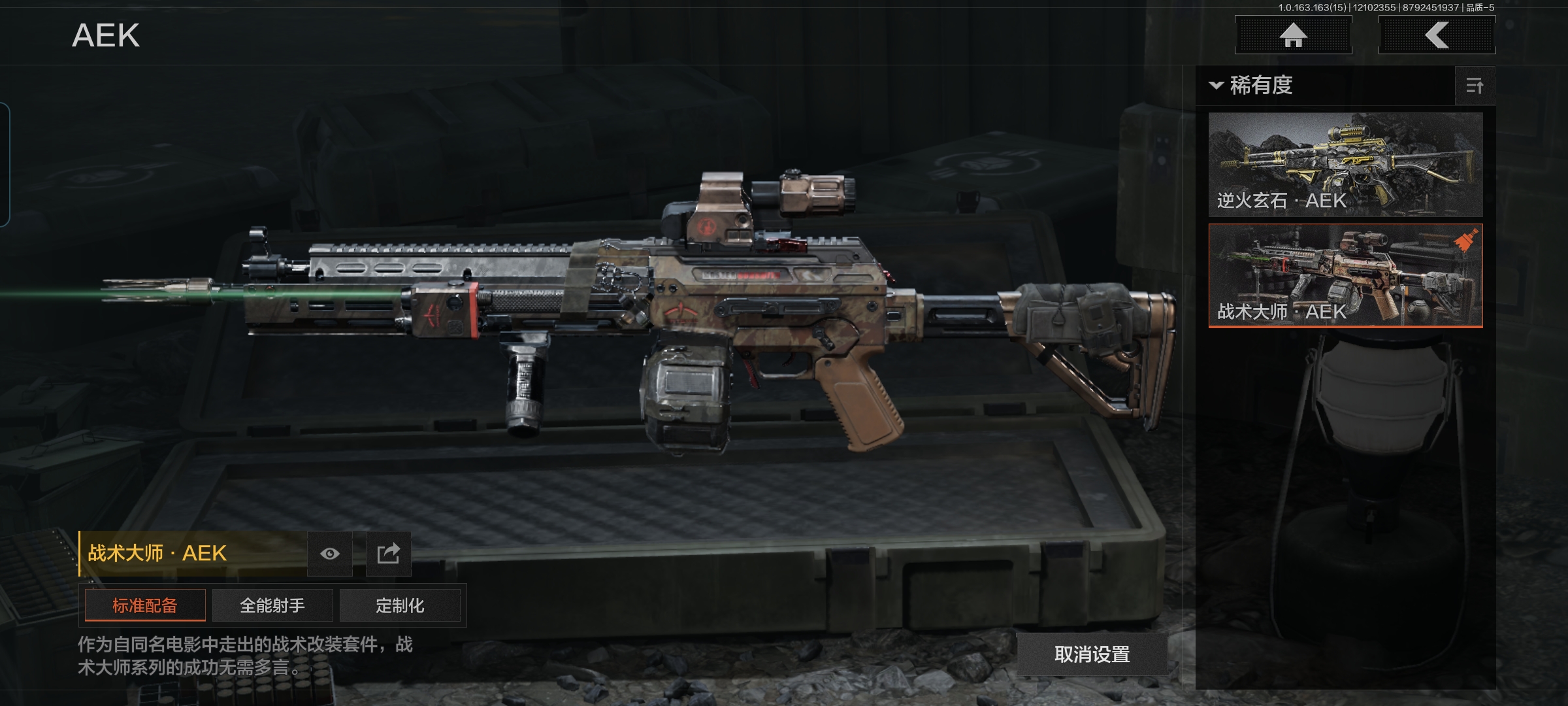This screenshot has width=1568, height=706.
Task: Open the 定制化 customization tab
Action: [400, 605]
